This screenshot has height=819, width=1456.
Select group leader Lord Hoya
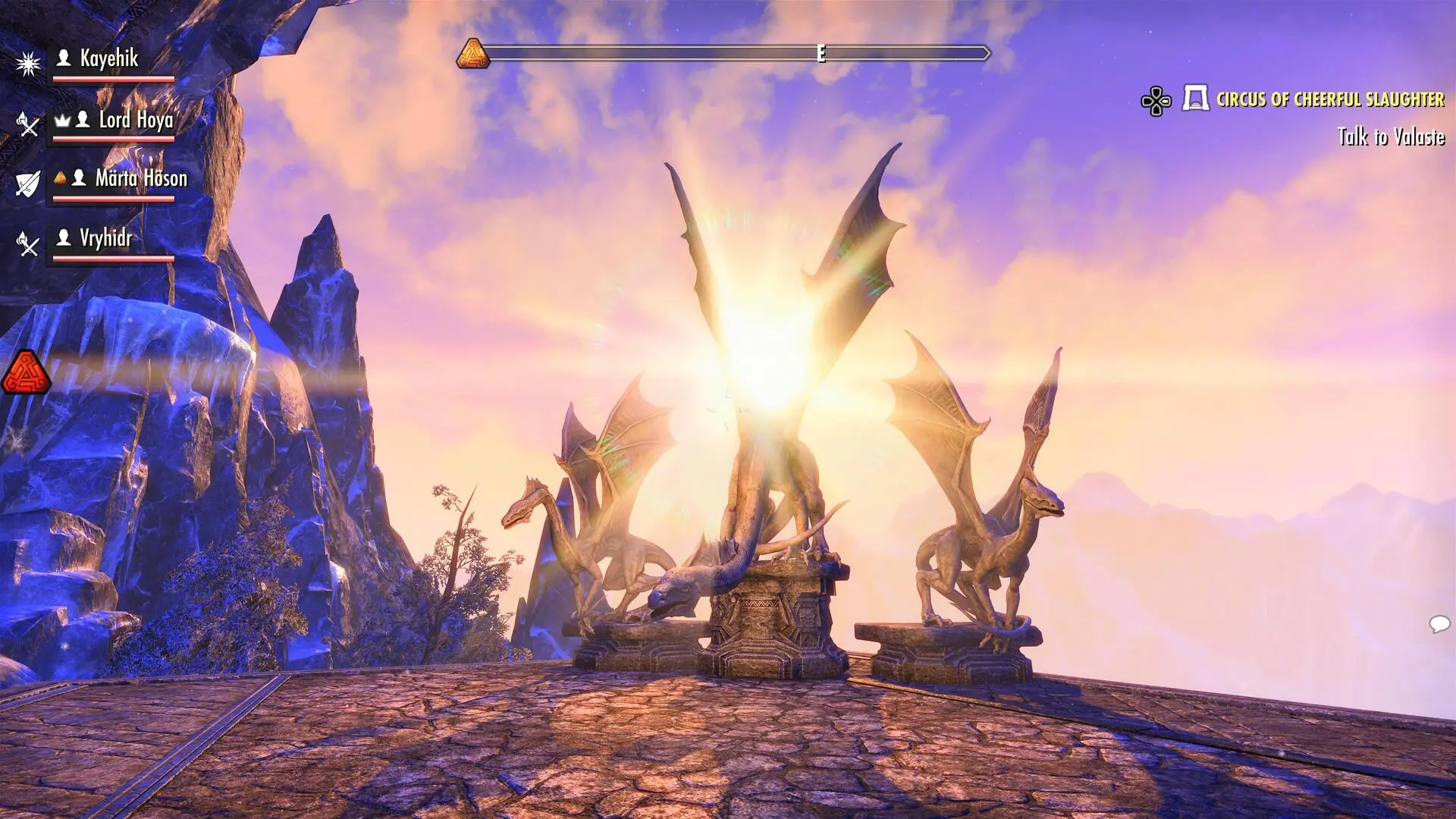135,120
